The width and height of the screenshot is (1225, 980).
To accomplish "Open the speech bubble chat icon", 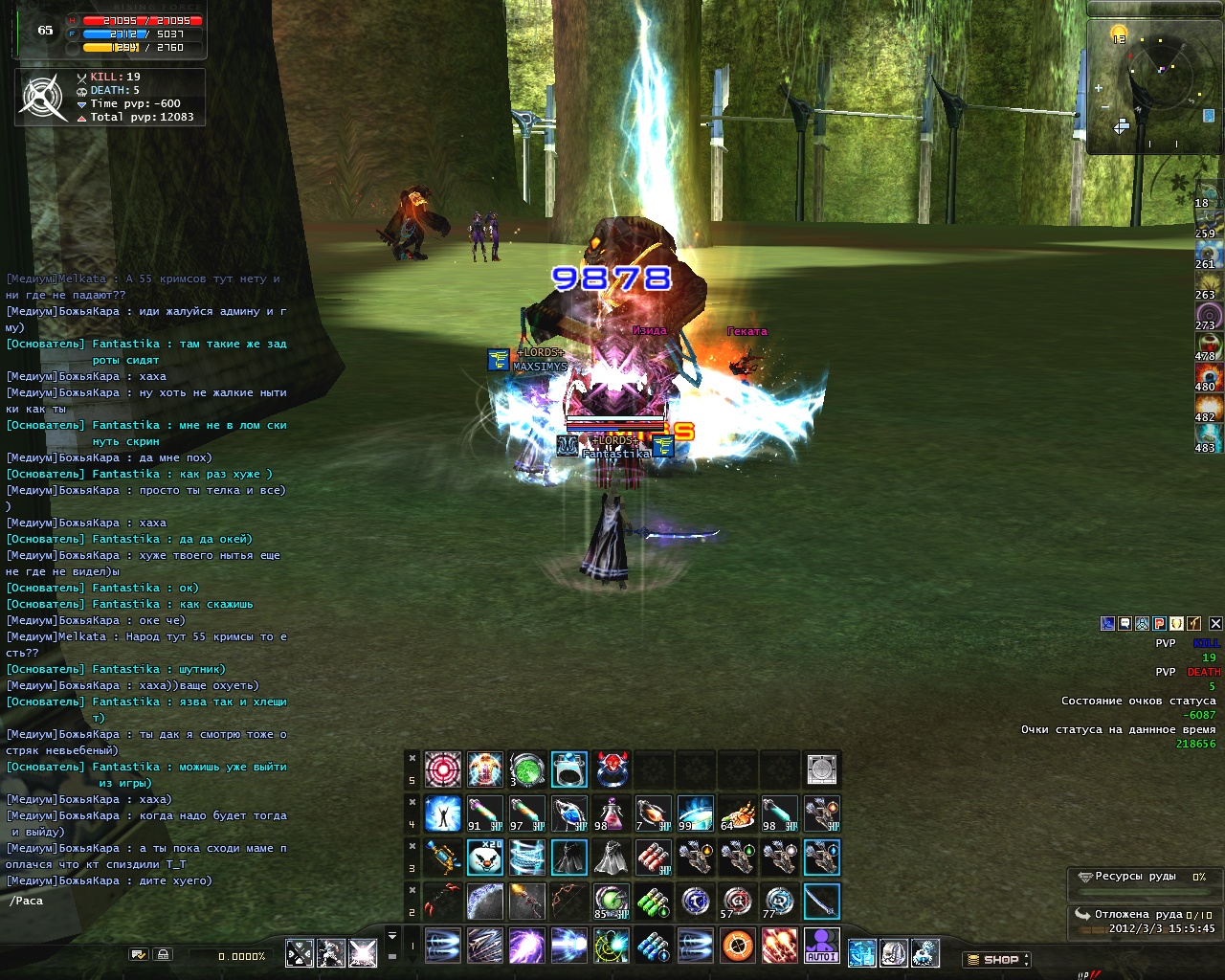I will (x=1125, y=623).
